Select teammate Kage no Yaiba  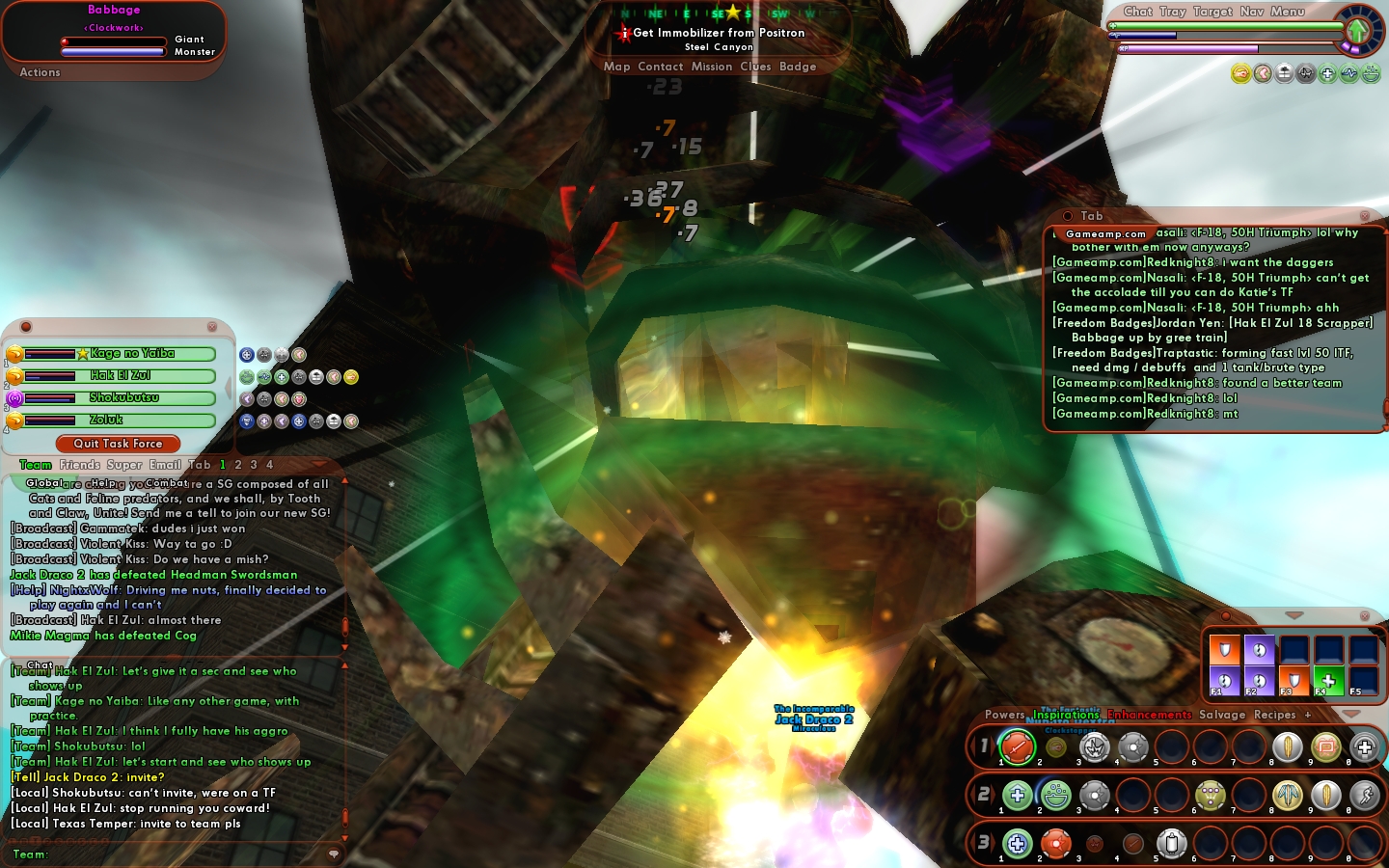[x=132, y=354]
